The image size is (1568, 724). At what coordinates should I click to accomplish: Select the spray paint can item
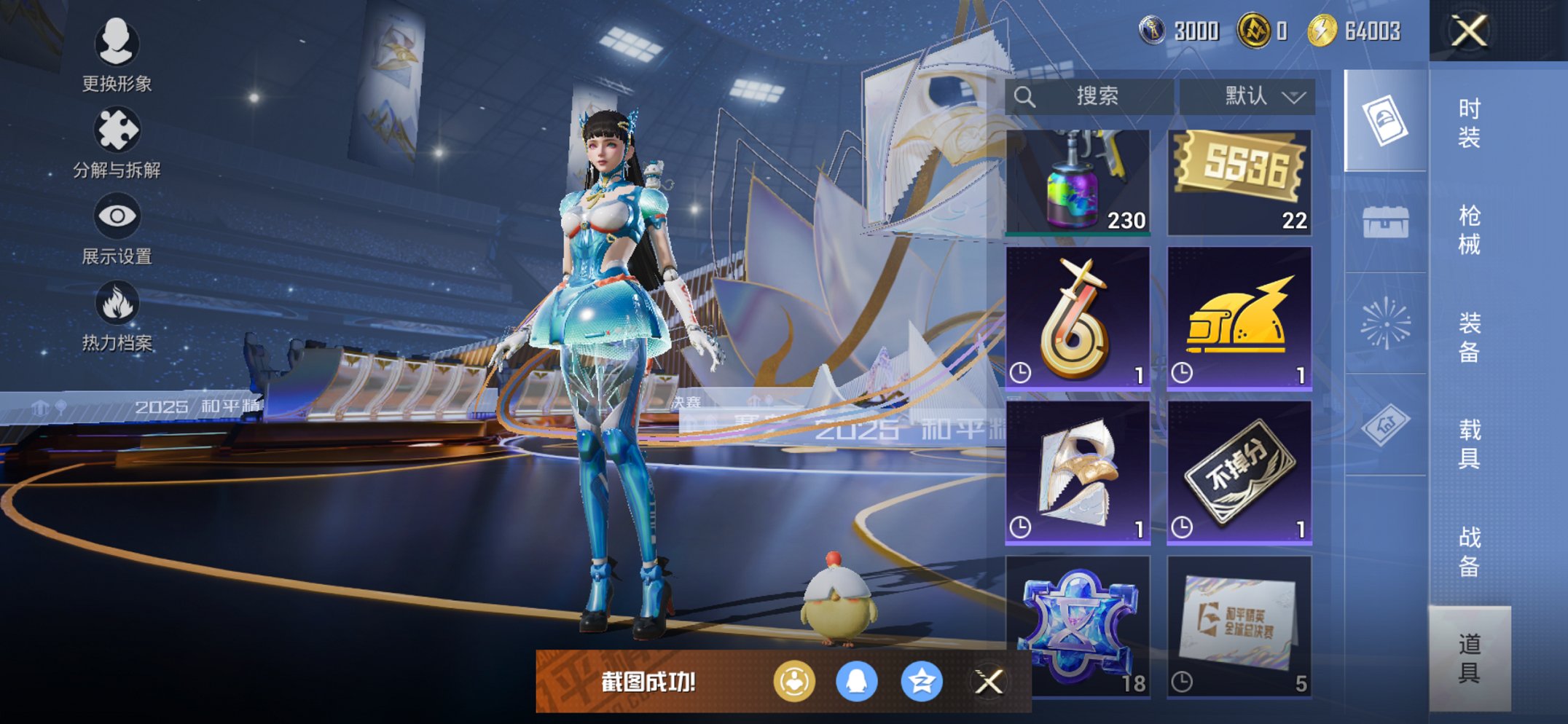point(1078,182)
